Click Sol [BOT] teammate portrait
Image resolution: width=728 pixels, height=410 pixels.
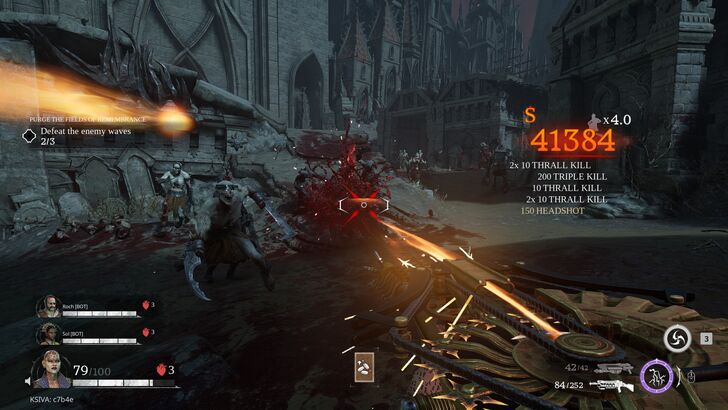point(48,334)
